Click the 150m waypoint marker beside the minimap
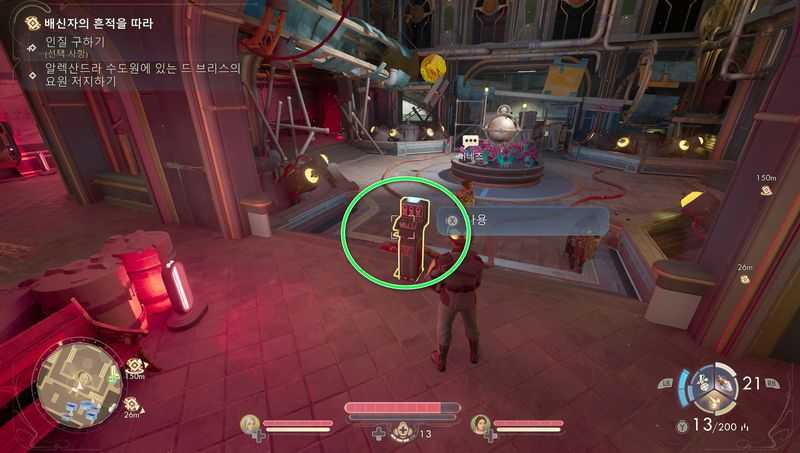 (136, 366)
